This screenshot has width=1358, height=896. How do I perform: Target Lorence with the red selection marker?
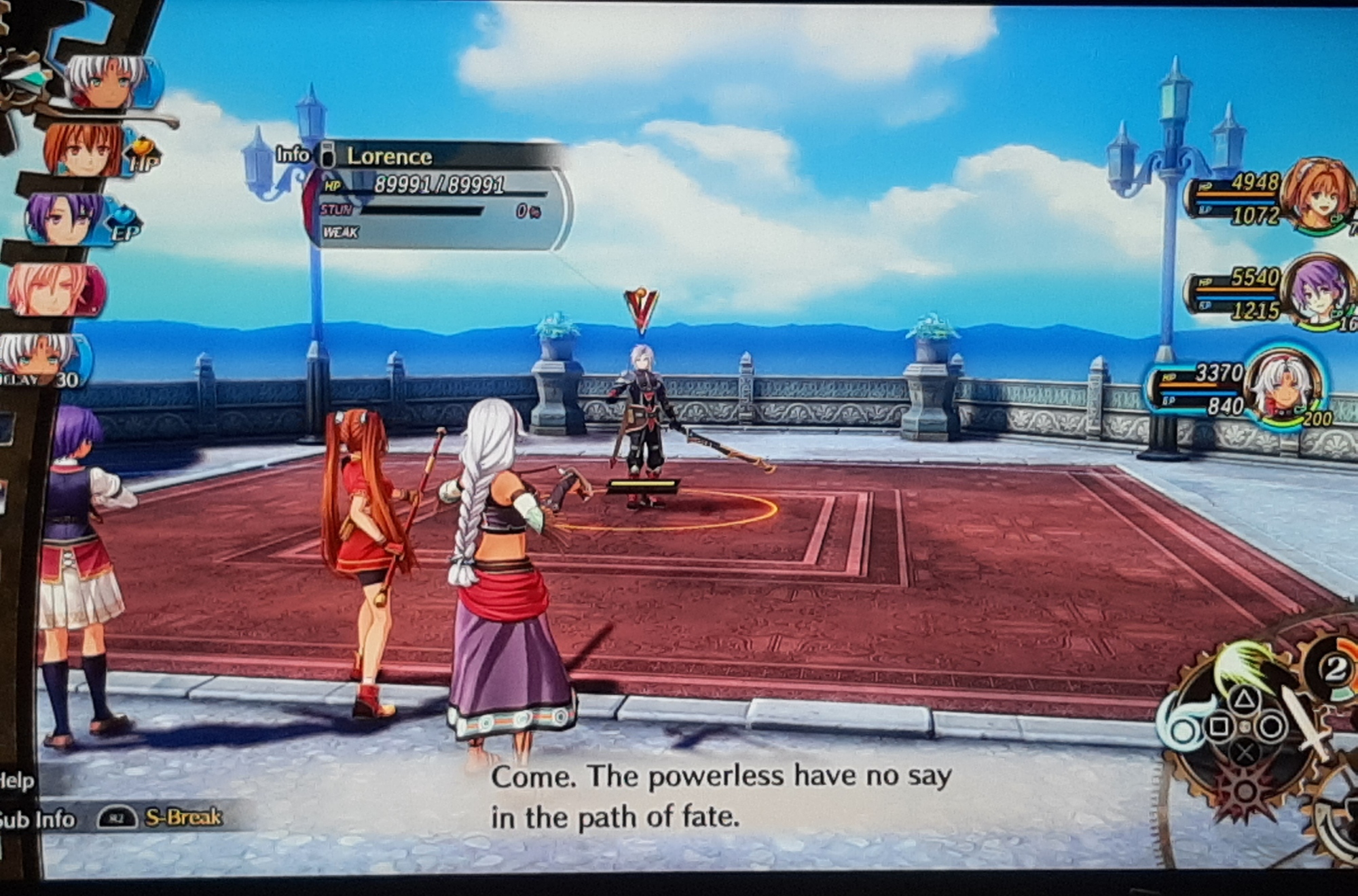tap(640, 310)
